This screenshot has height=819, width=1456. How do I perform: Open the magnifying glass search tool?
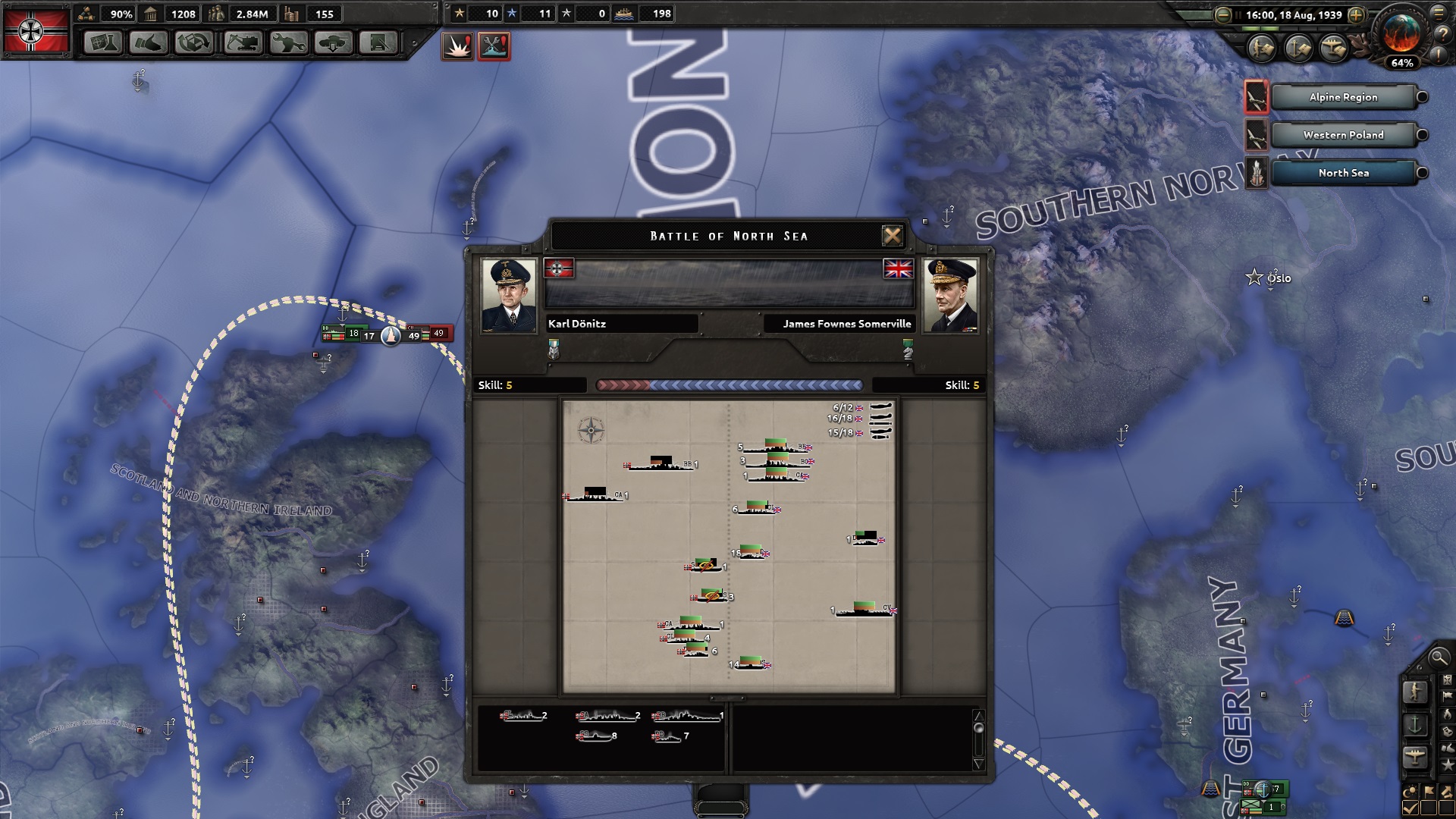1438,657
